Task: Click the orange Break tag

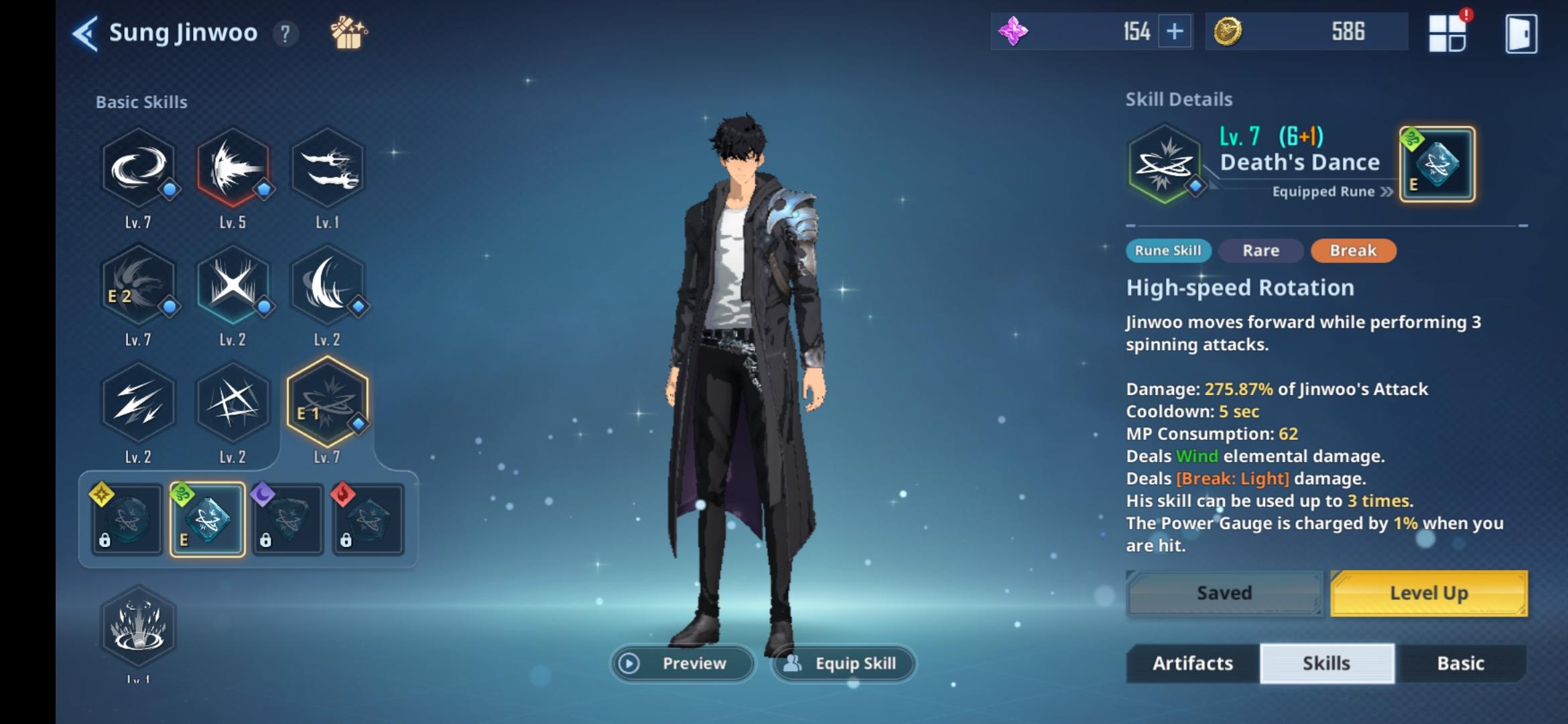Action: (1352, 250)
